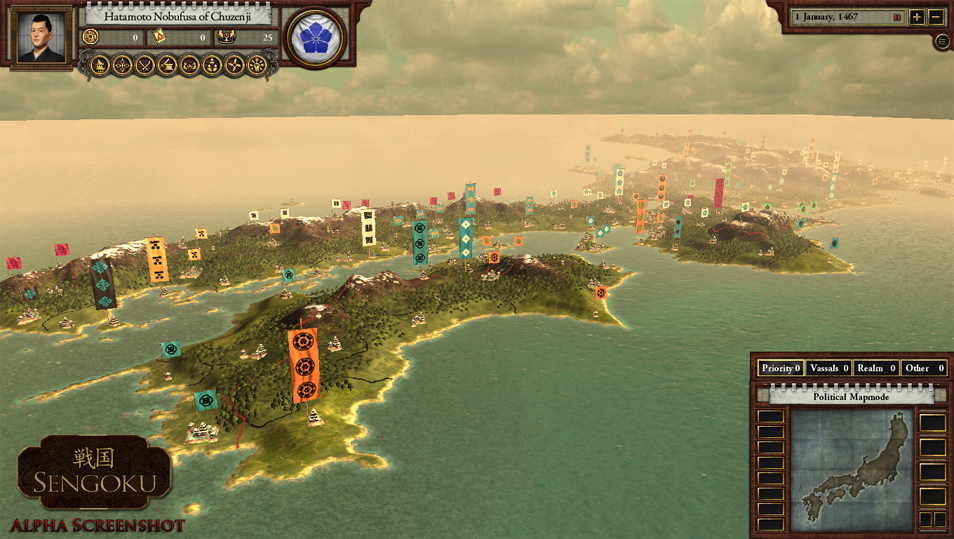This screenshot has width=954, height=539.
Task: Switch to the Vassals tab
Action: (x=828, y=368)
